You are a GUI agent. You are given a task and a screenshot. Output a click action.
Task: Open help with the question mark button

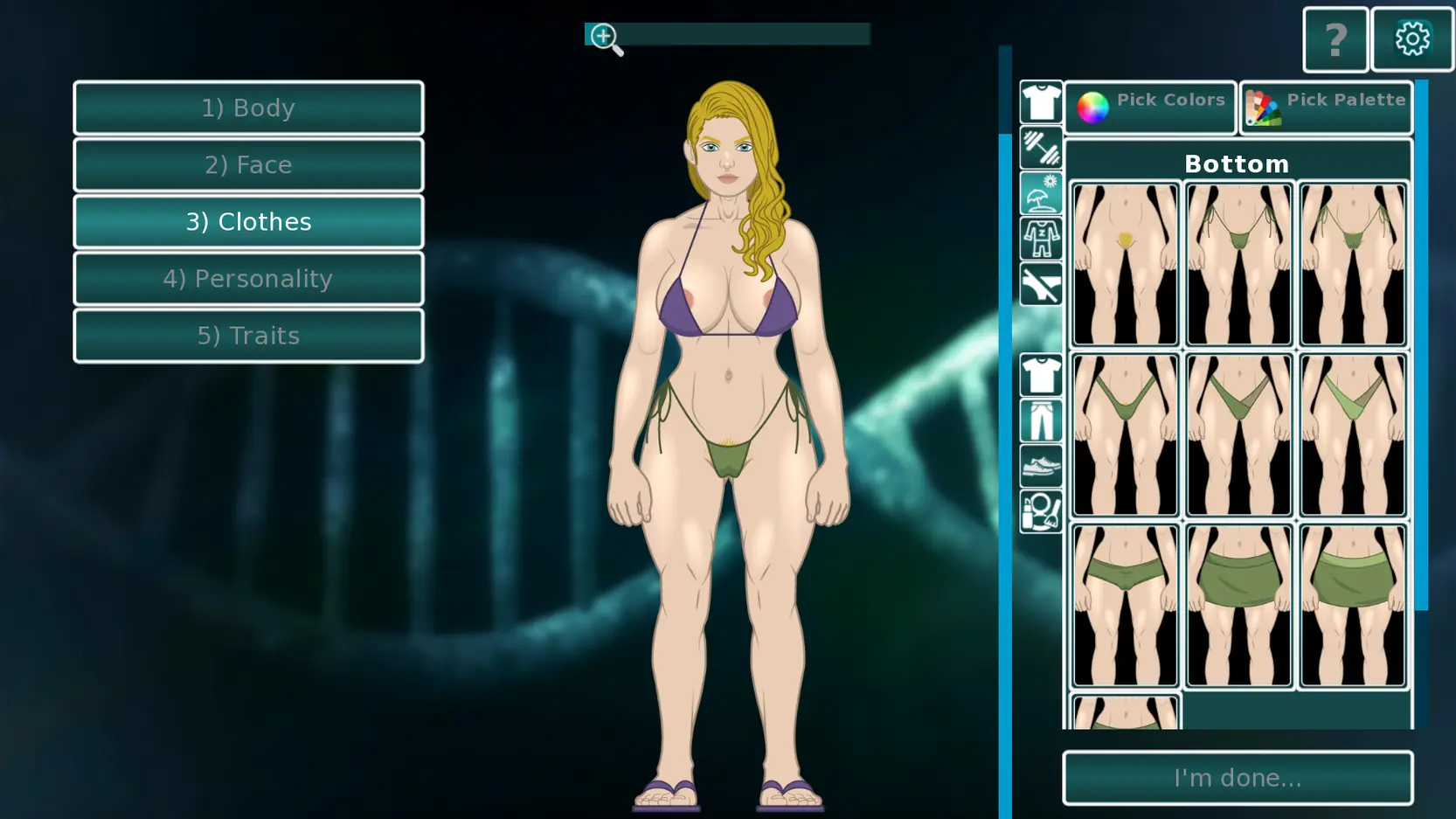point(1335,40)
